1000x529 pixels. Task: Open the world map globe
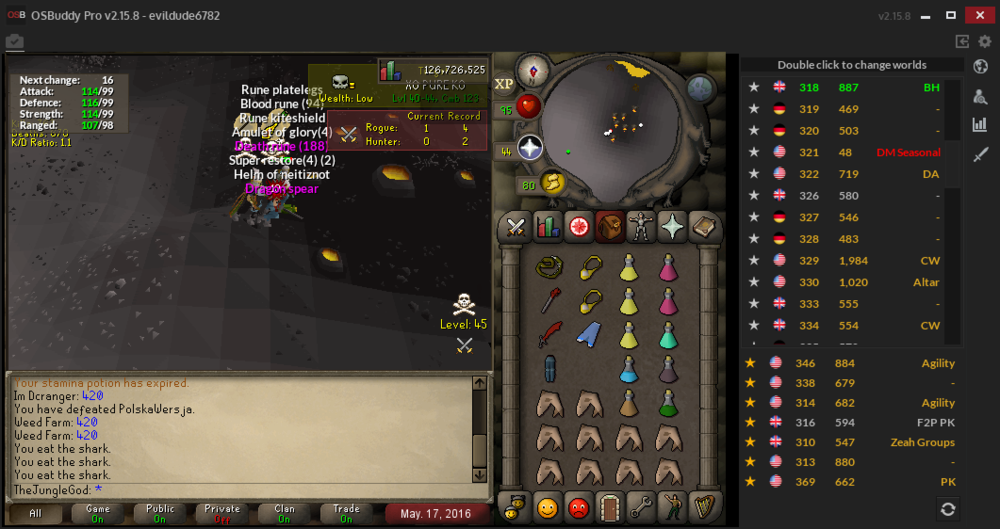coord(702,88)
